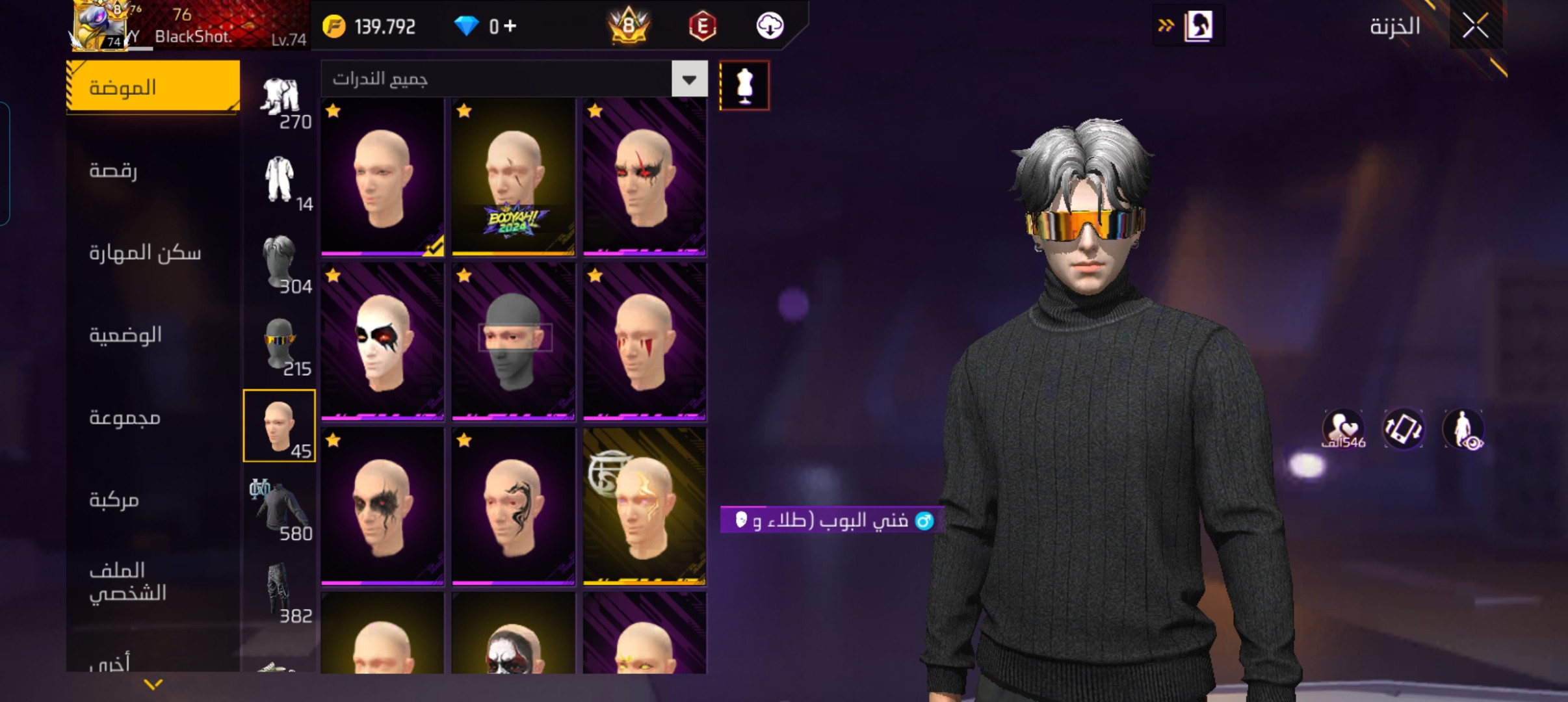Screen dimensions: 1568x702
Task: Open the tops category showing 580
Action: 281,510
